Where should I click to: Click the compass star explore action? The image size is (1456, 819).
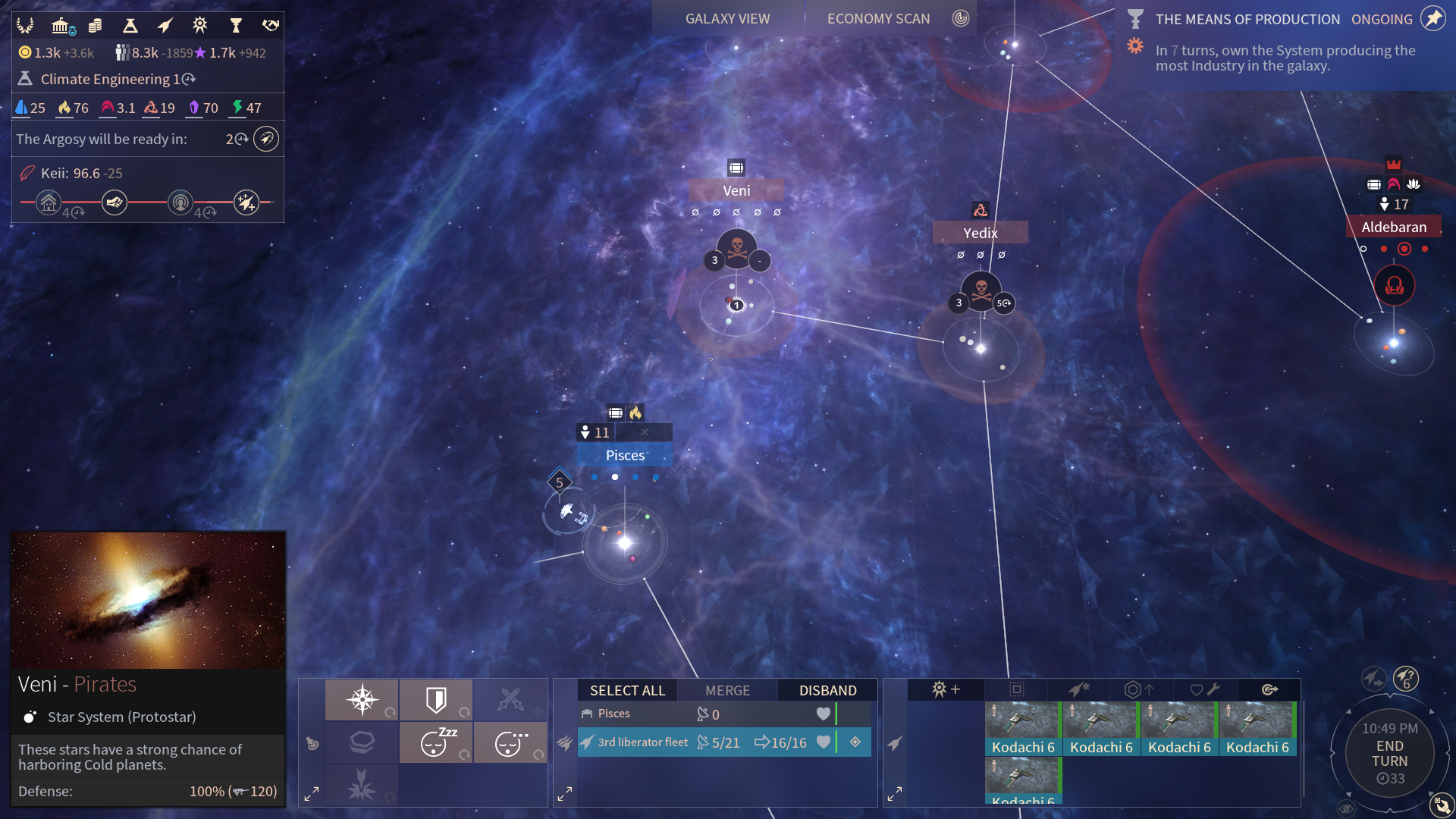362,699
